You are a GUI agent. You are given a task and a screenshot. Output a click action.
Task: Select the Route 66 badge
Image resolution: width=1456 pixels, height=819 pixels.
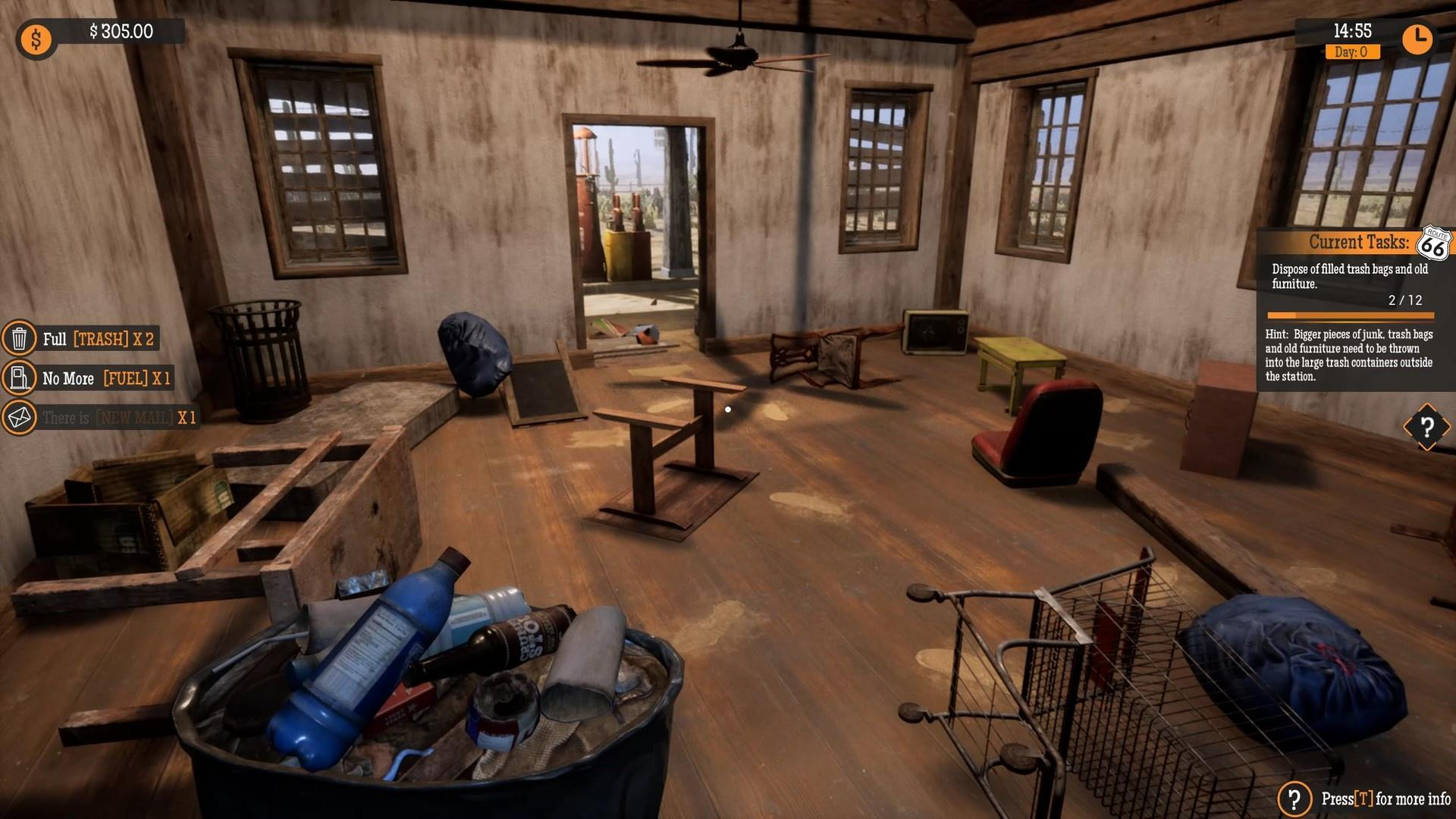tap(1433, 244)
